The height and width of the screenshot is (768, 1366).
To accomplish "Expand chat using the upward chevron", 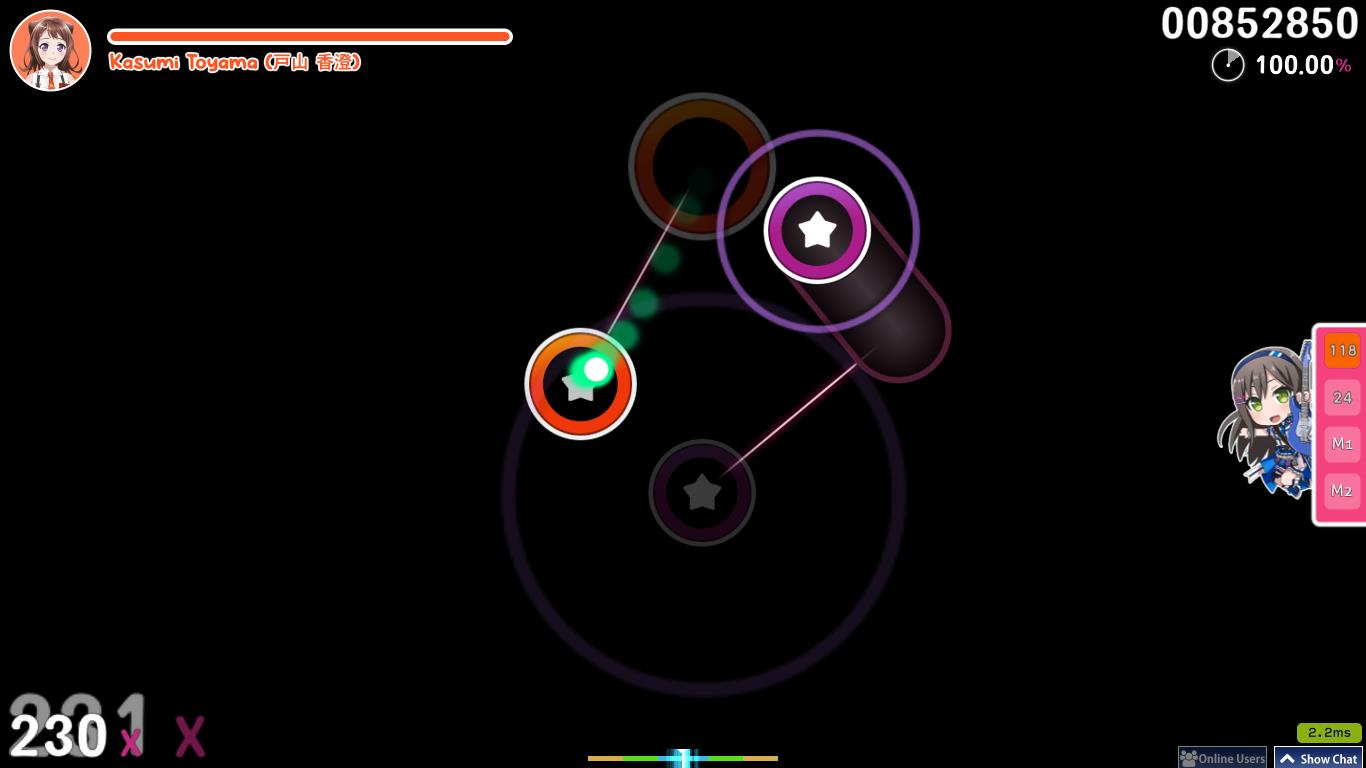I will click(1289, 758).
